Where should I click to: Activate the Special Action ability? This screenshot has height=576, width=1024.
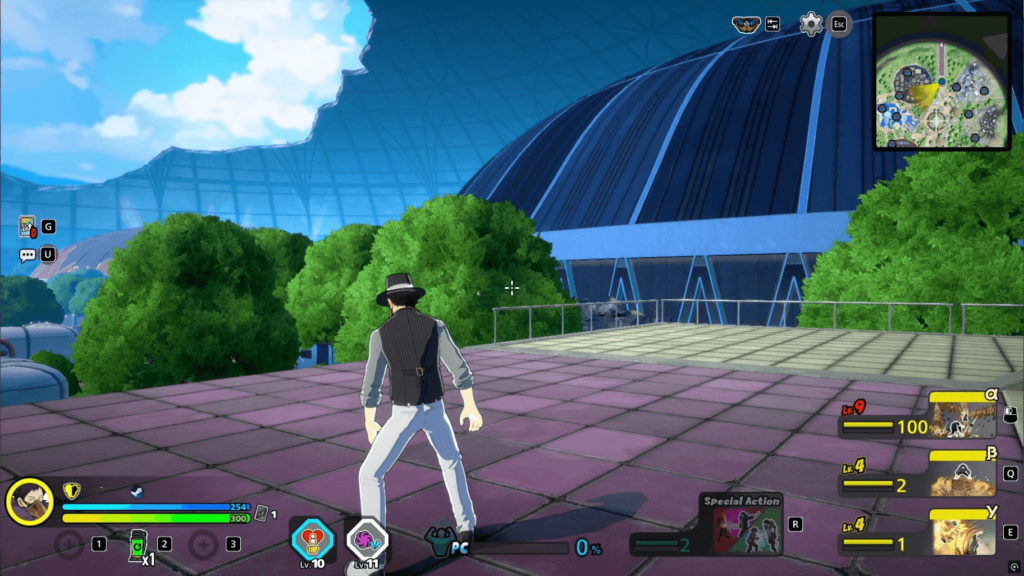click(741, 524)
